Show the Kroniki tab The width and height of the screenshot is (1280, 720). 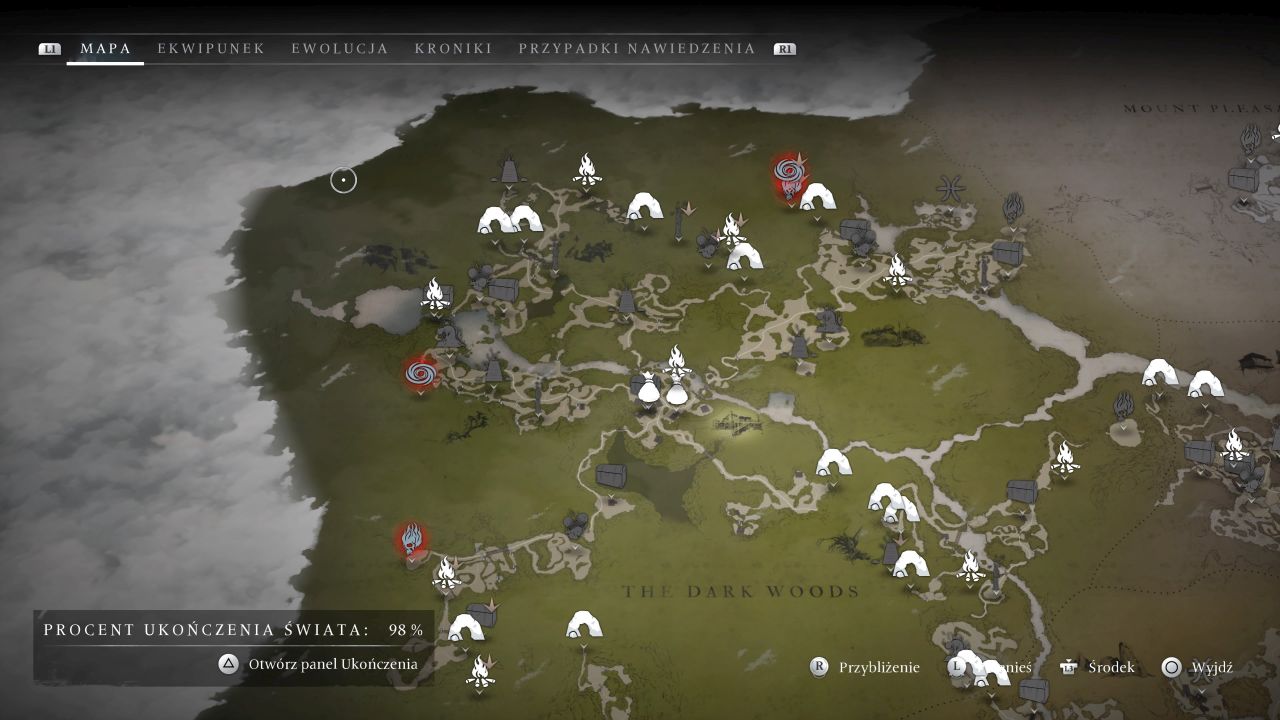pos(453,48)
